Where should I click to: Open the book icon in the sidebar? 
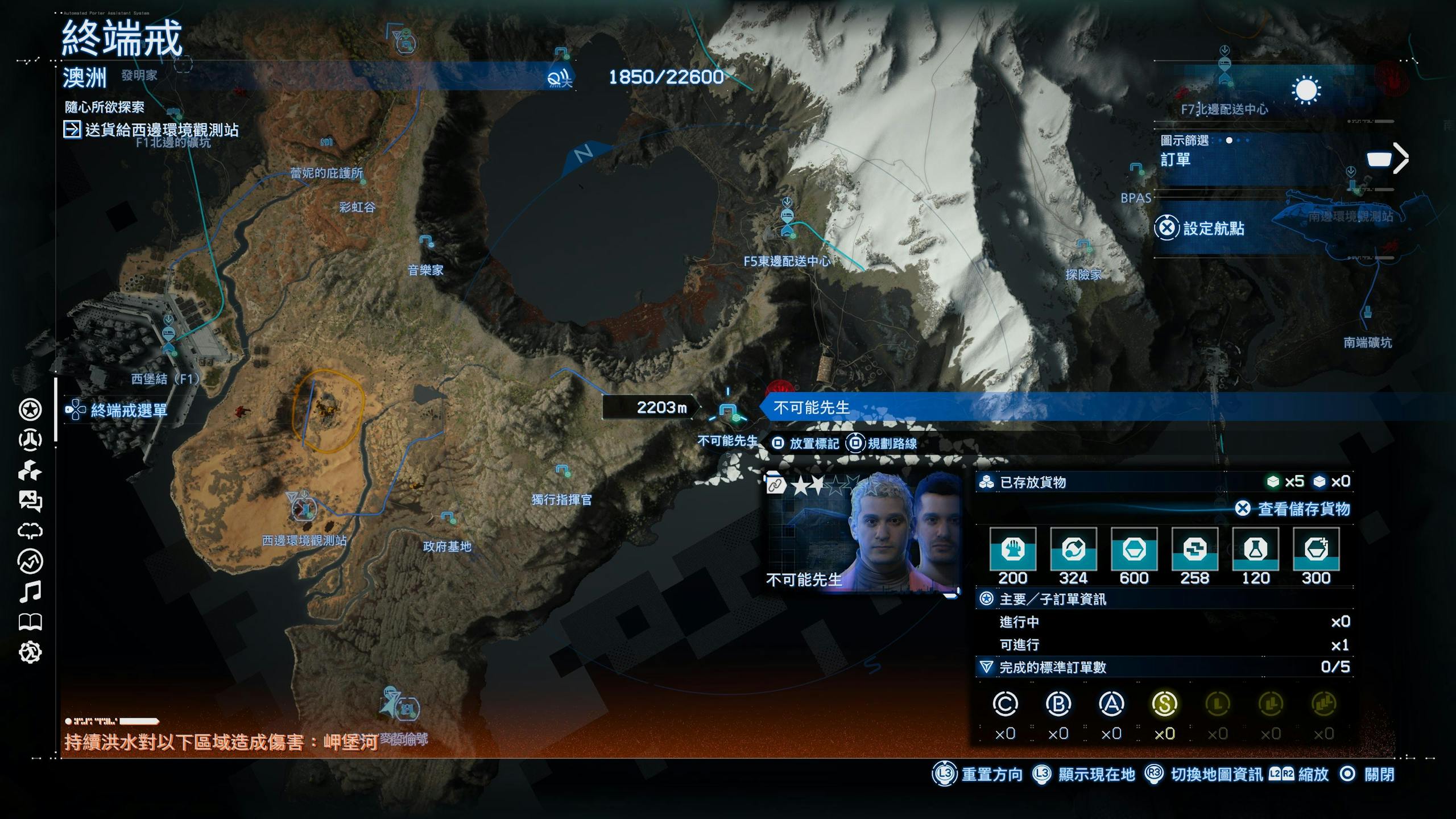tap(30, 622)
